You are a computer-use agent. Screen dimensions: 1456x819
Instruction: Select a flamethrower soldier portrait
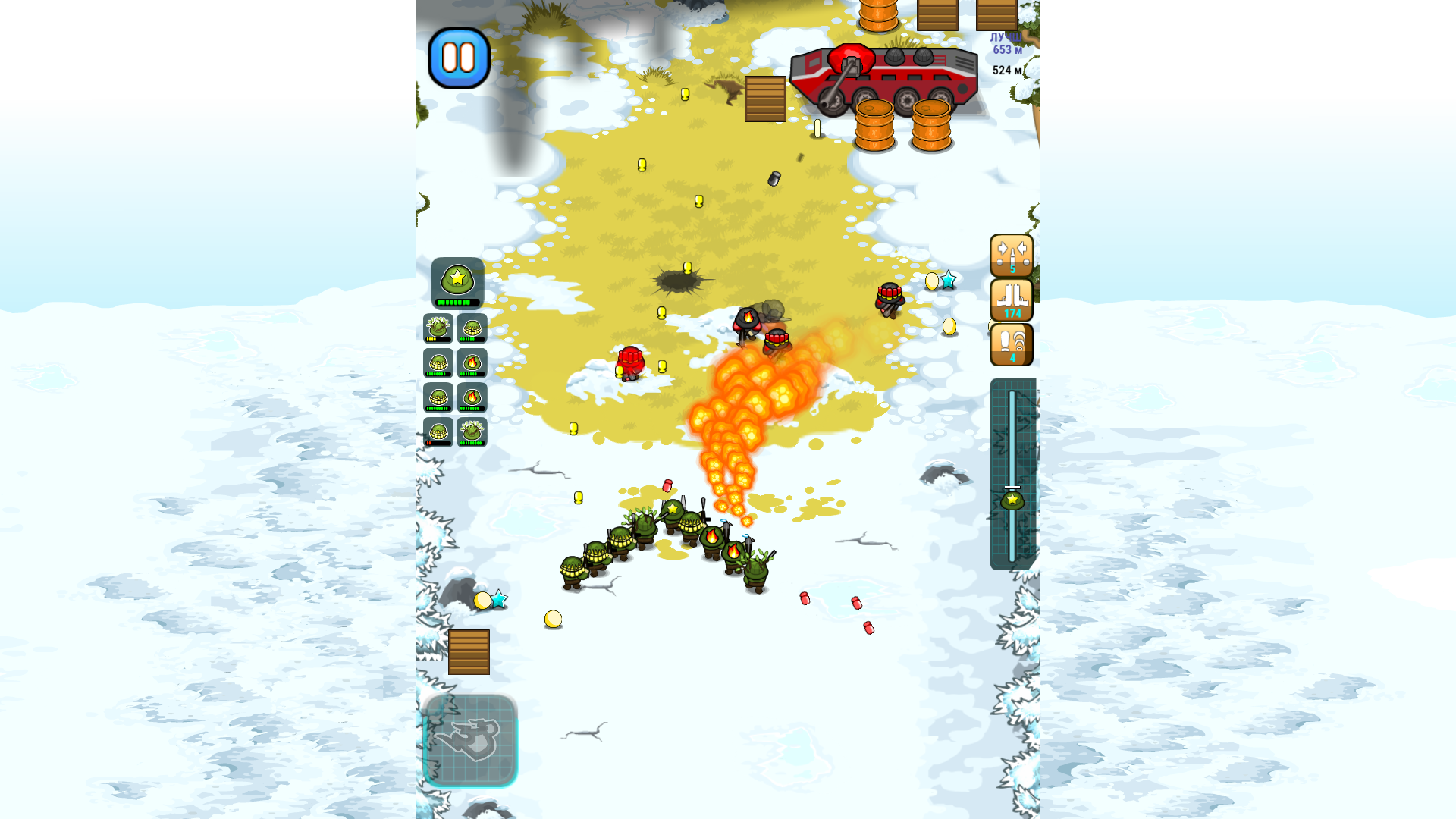pos(472,362)
